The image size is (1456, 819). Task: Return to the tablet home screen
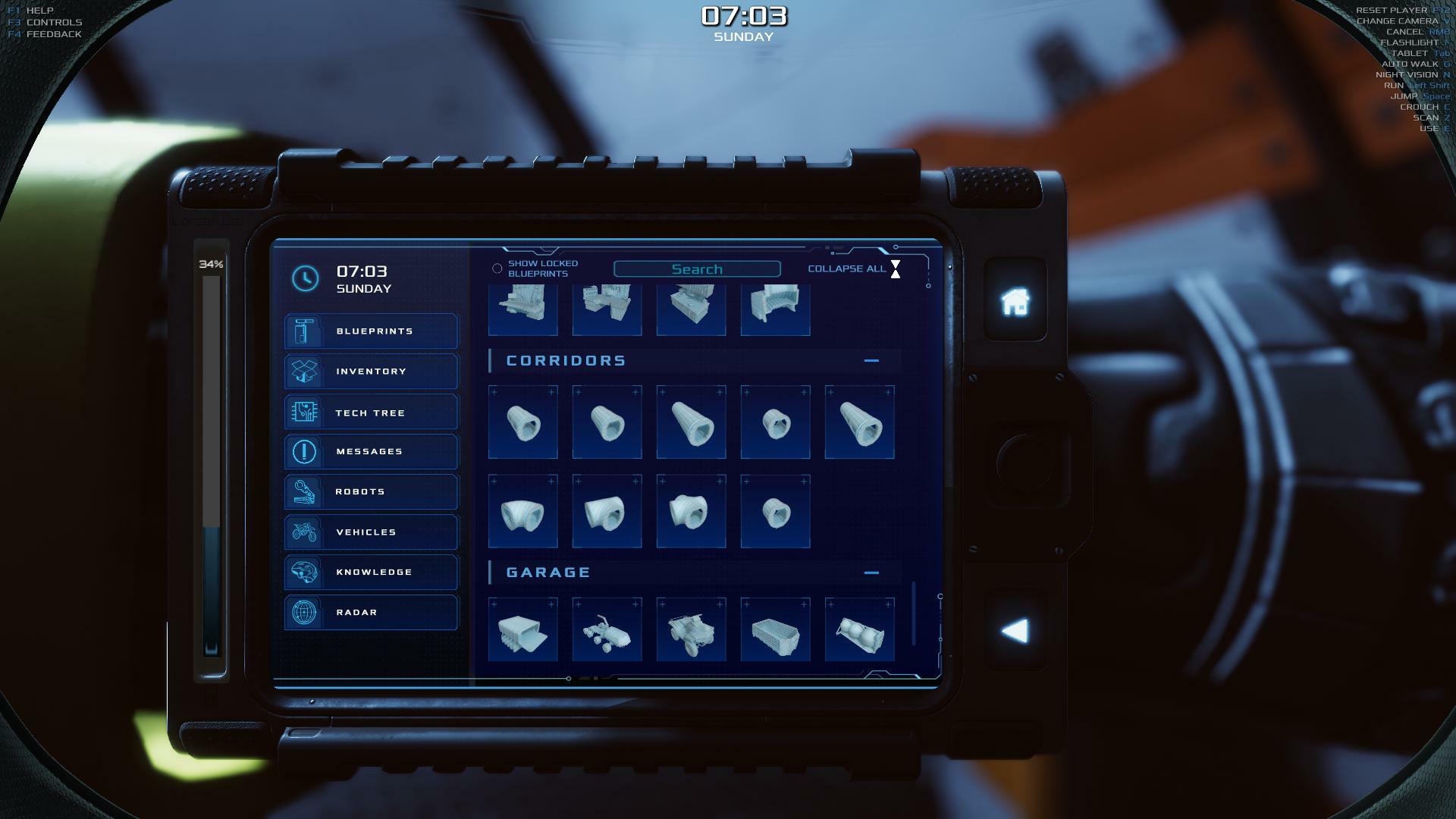1015,302
